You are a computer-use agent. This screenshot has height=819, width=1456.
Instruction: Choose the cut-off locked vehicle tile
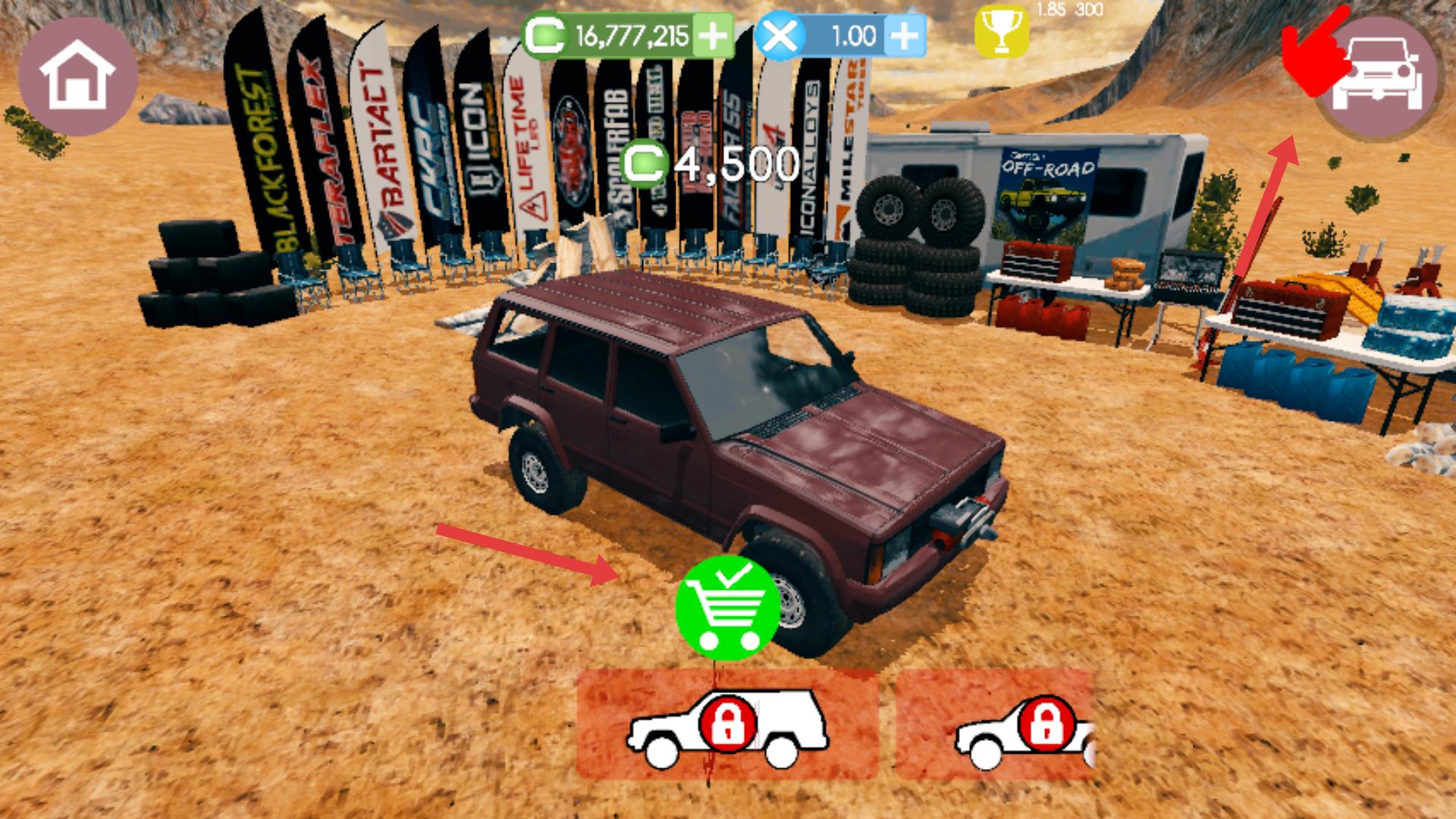click(x=995, y=725)
